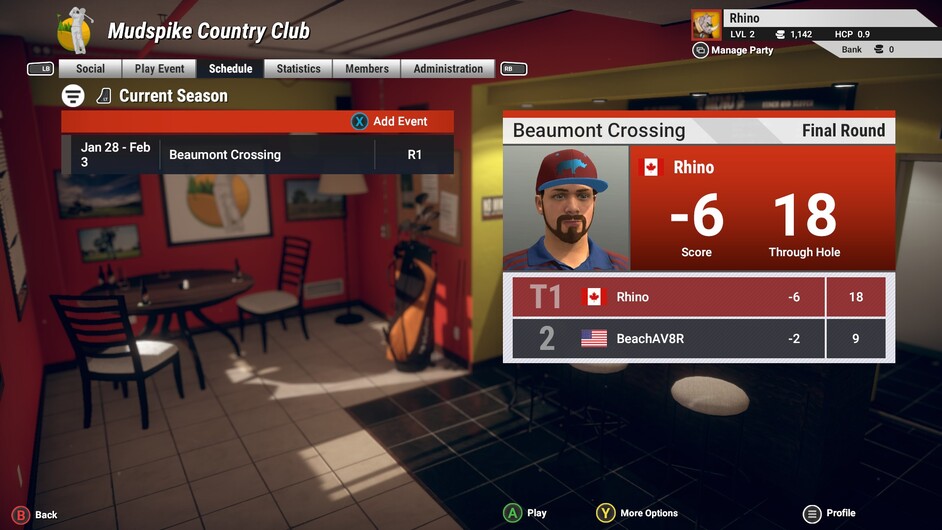Click Rhino's player avatar thumbnail
The width and height of the screenshot is (942, 530).
pyautogui.click(x=706, y=24)
